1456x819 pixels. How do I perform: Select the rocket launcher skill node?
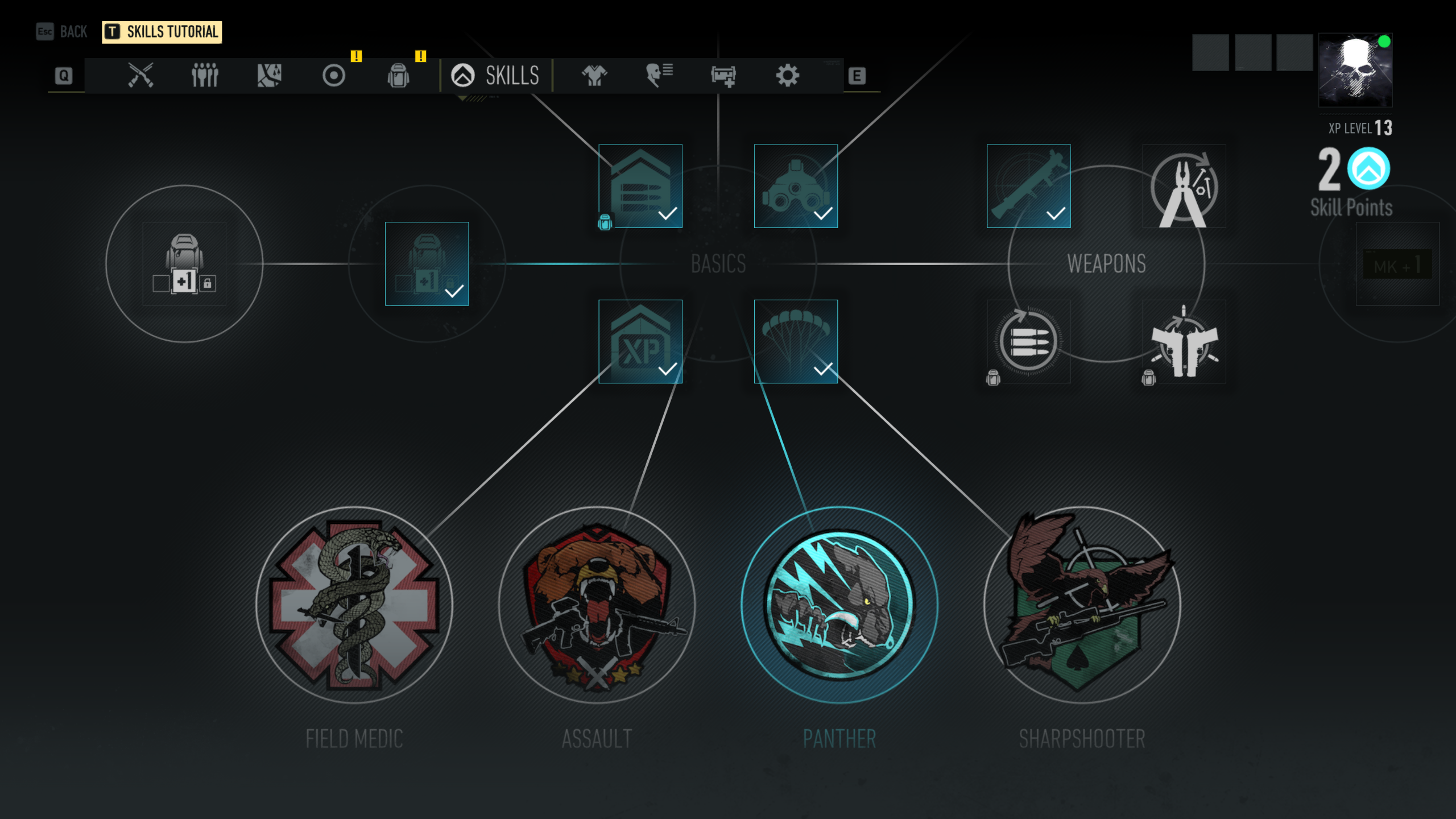pos(1028,186)
